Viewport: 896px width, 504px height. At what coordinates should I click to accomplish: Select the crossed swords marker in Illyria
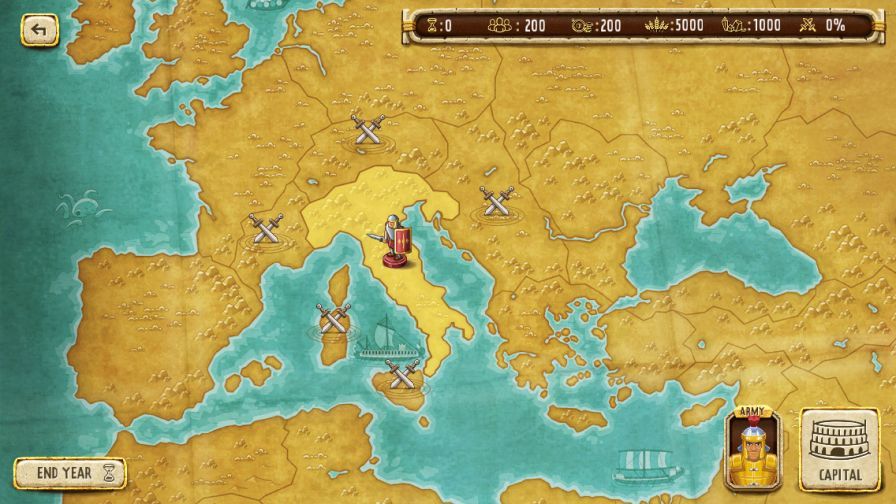496,201
